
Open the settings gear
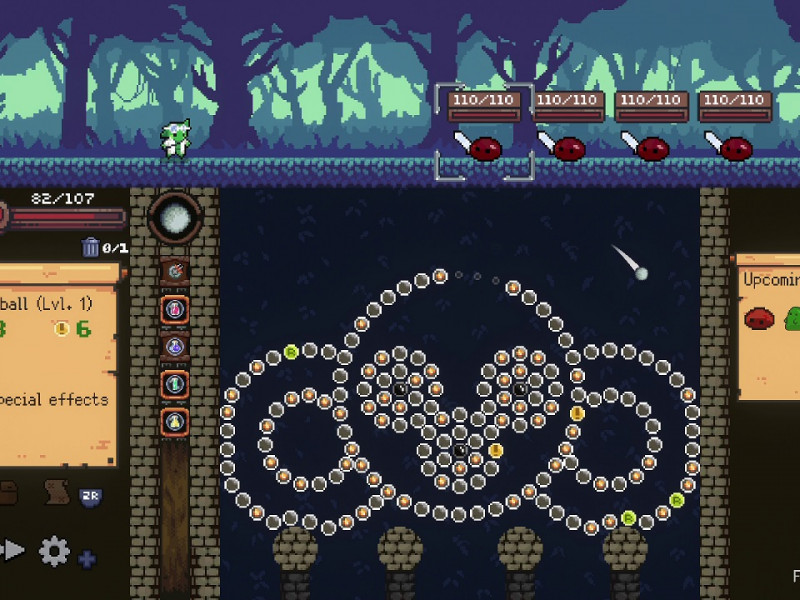(54, 550)
